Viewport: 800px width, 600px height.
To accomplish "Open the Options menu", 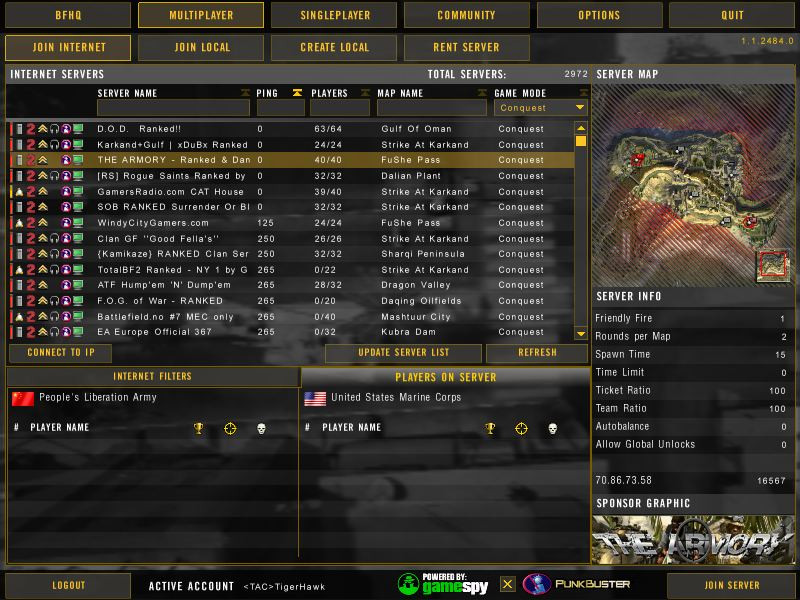I will tap(598, 15).
